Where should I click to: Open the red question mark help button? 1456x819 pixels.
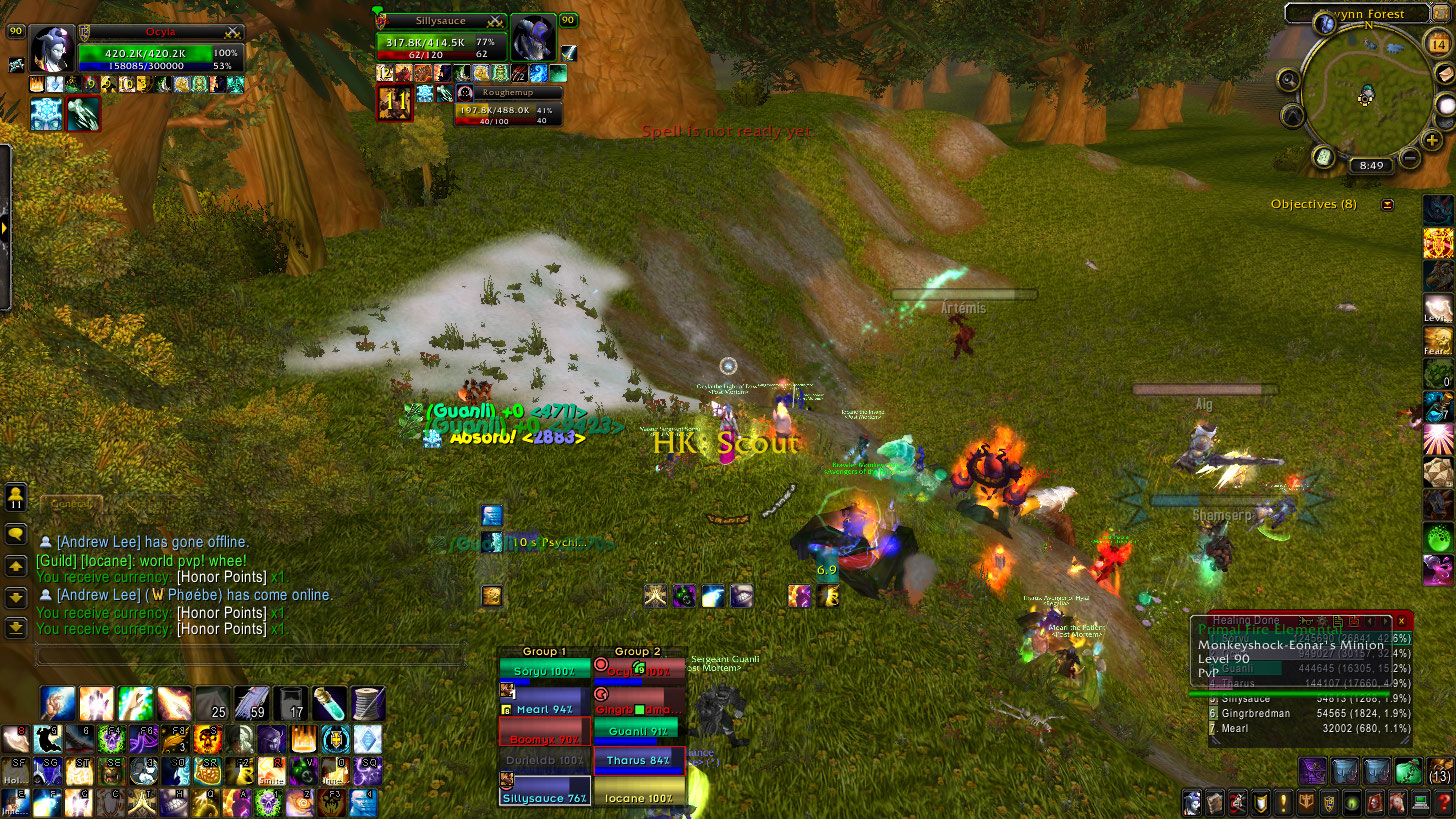click(1442, 802)
